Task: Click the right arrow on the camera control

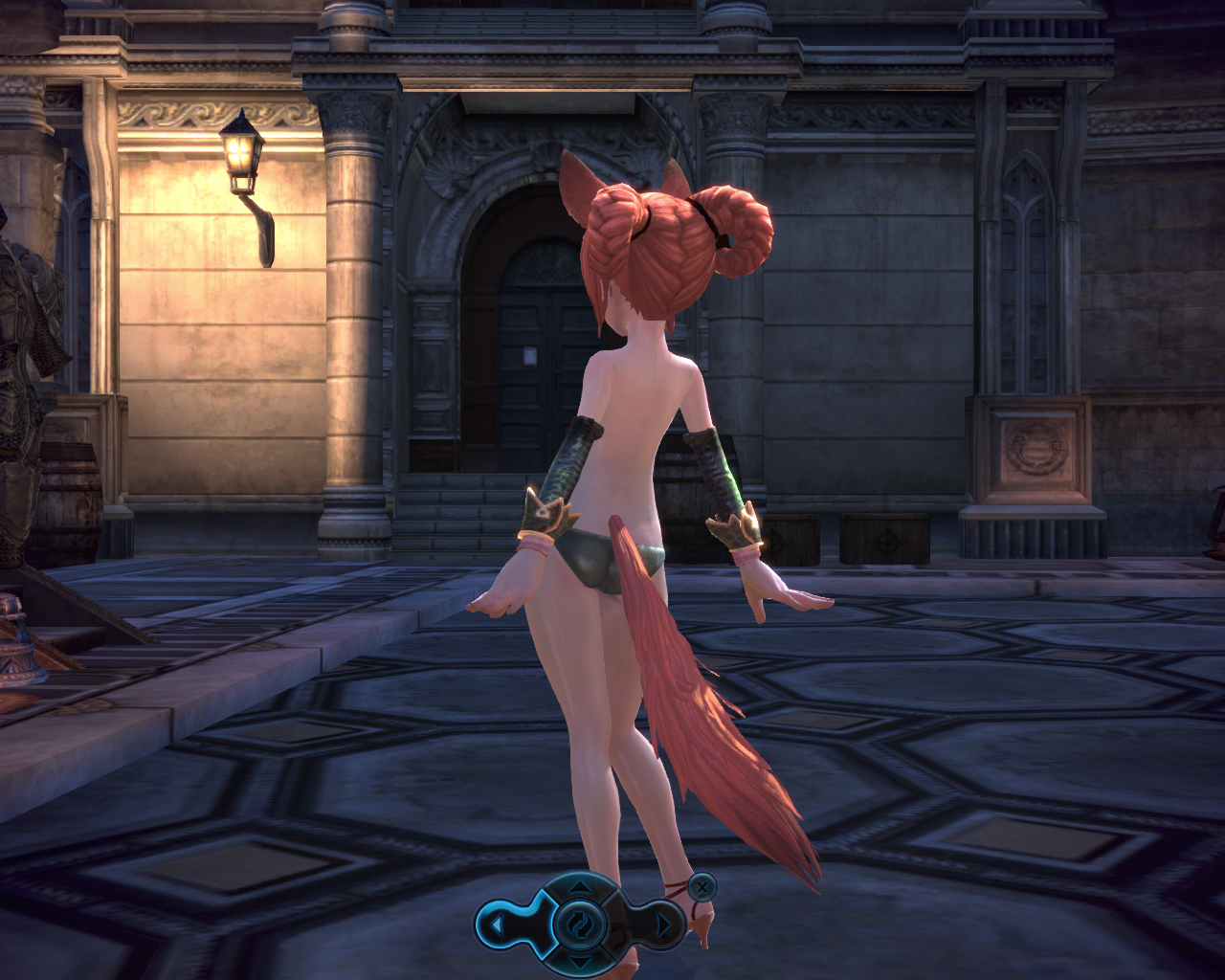Action: pyautogui.click(x=662, y=924)
